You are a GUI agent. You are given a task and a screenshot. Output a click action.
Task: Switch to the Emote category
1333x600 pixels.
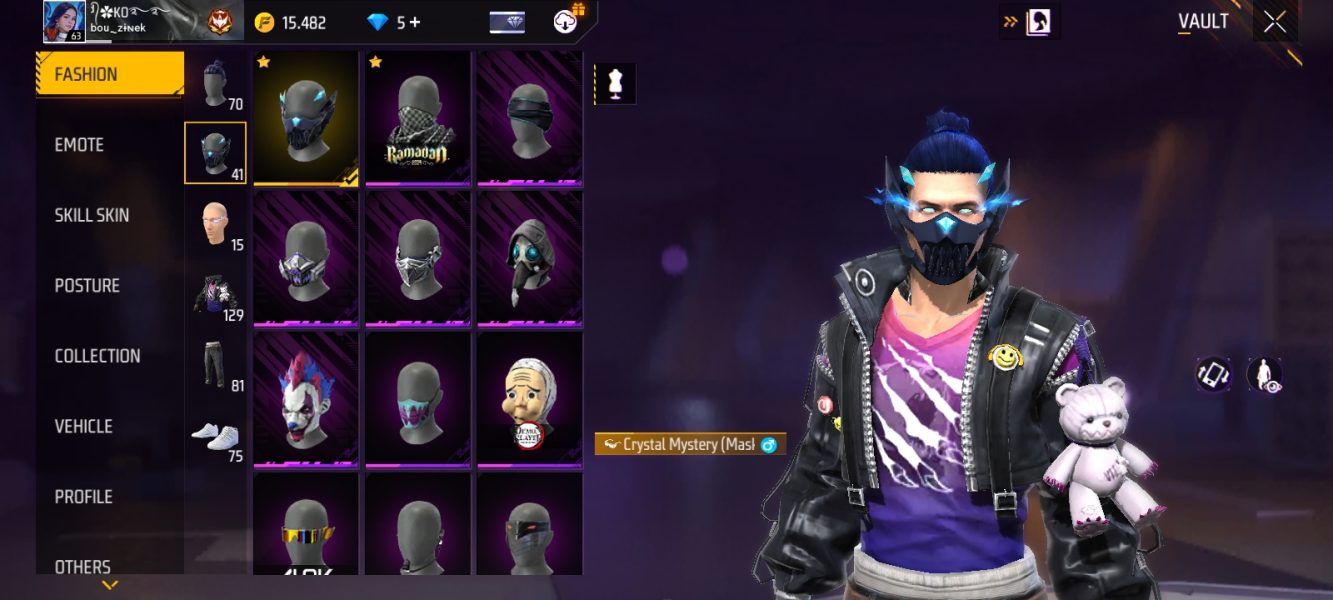[80, 145]
